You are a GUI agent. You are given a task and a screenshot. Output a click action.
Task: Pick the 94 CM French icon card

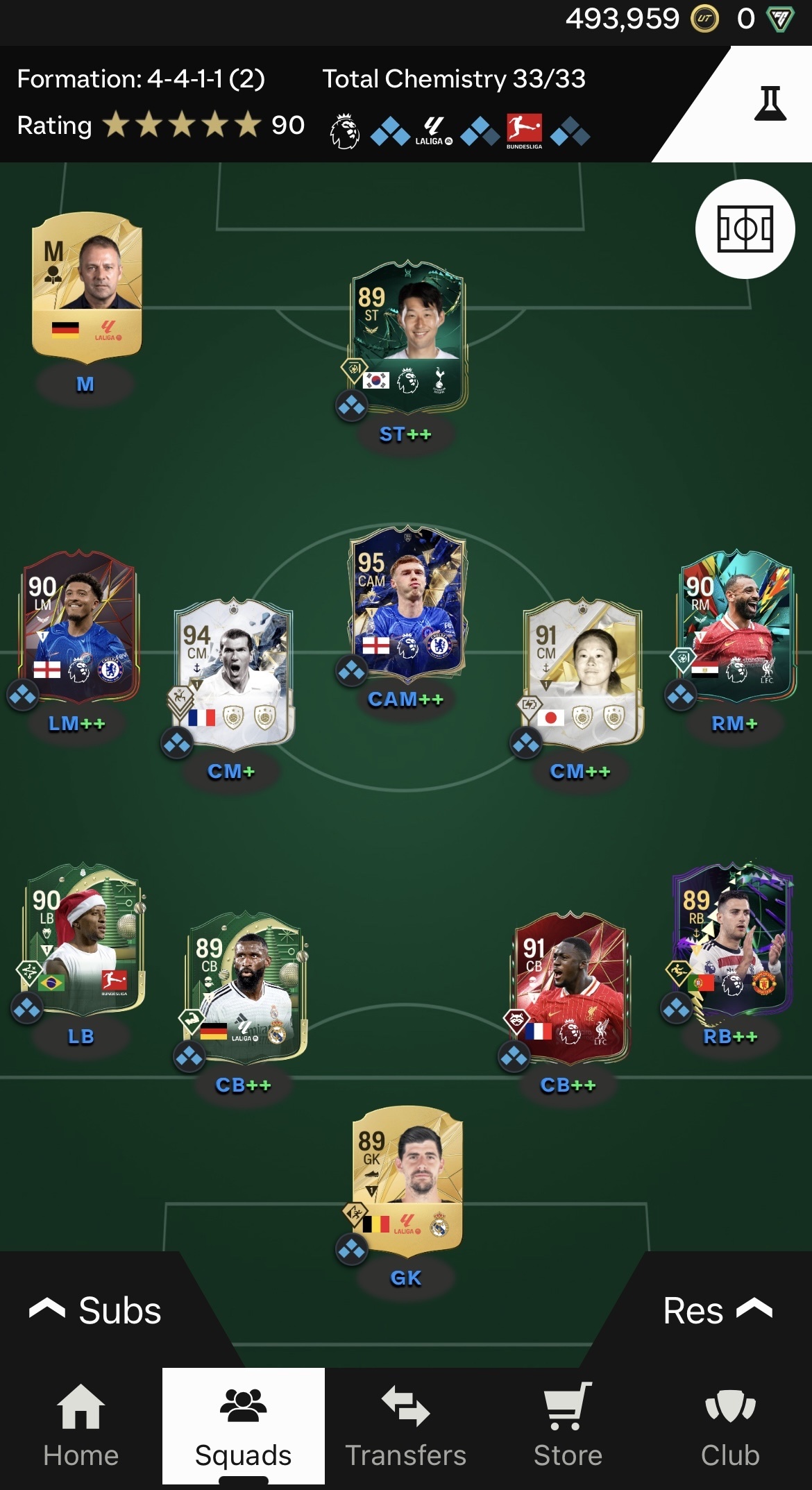(234, 673)
